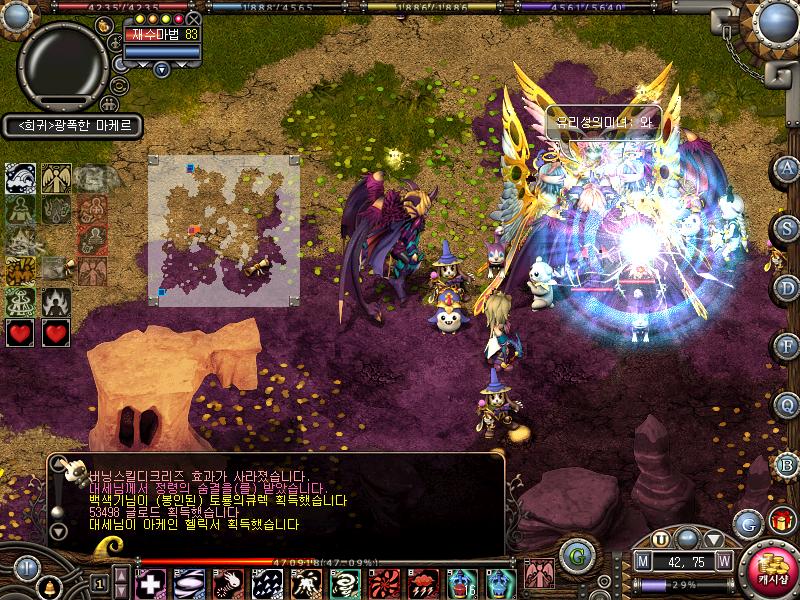Open the red gift box icon

click(779, 521)
